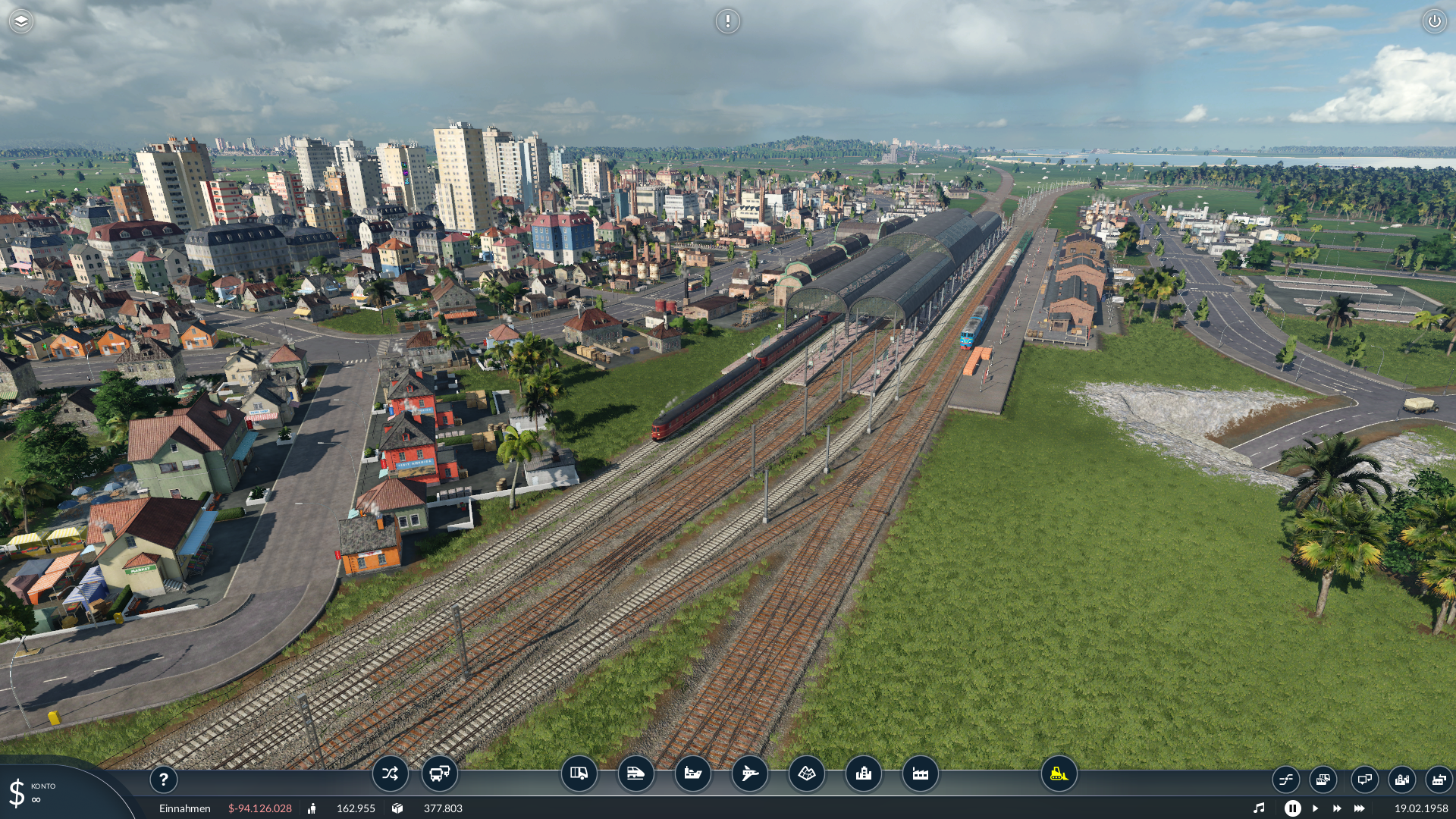1456x819 pixels.
Task: Open the terrain and landscaping tools
Action: 807,774
